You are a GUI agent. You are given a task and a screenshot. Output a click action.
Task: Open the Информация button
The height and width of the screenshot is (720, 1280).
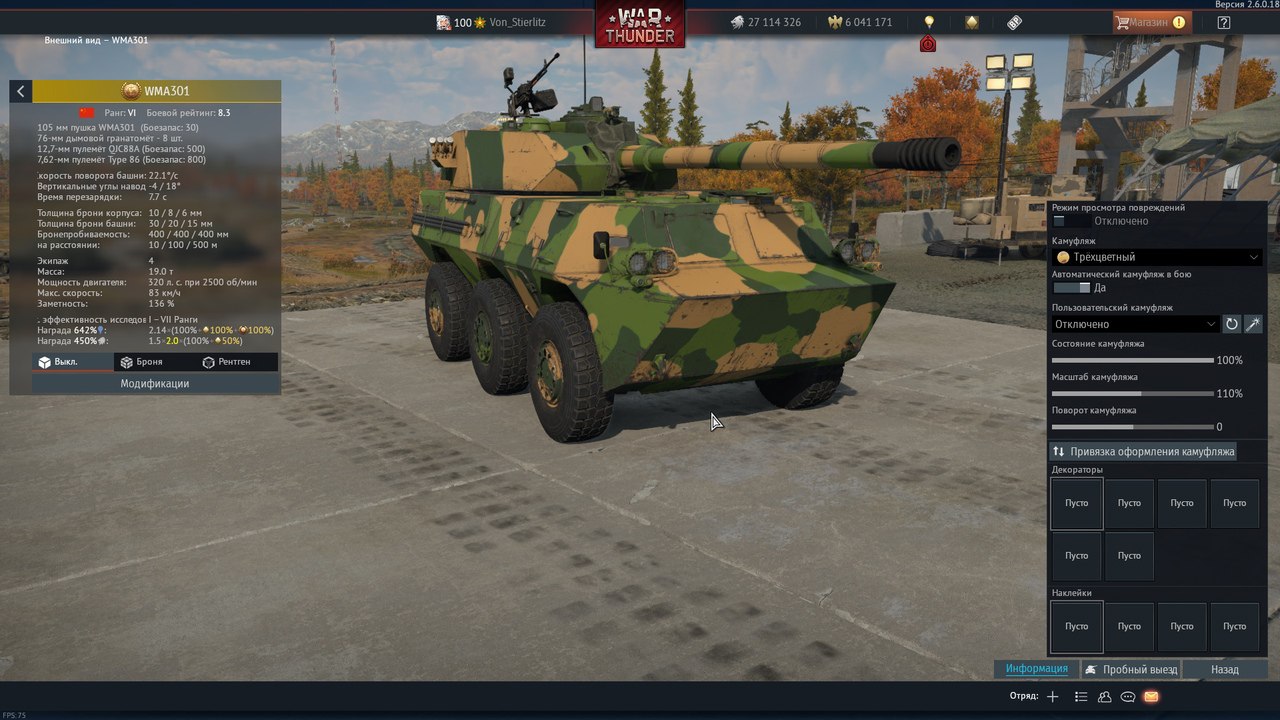tap(1036, 669)
